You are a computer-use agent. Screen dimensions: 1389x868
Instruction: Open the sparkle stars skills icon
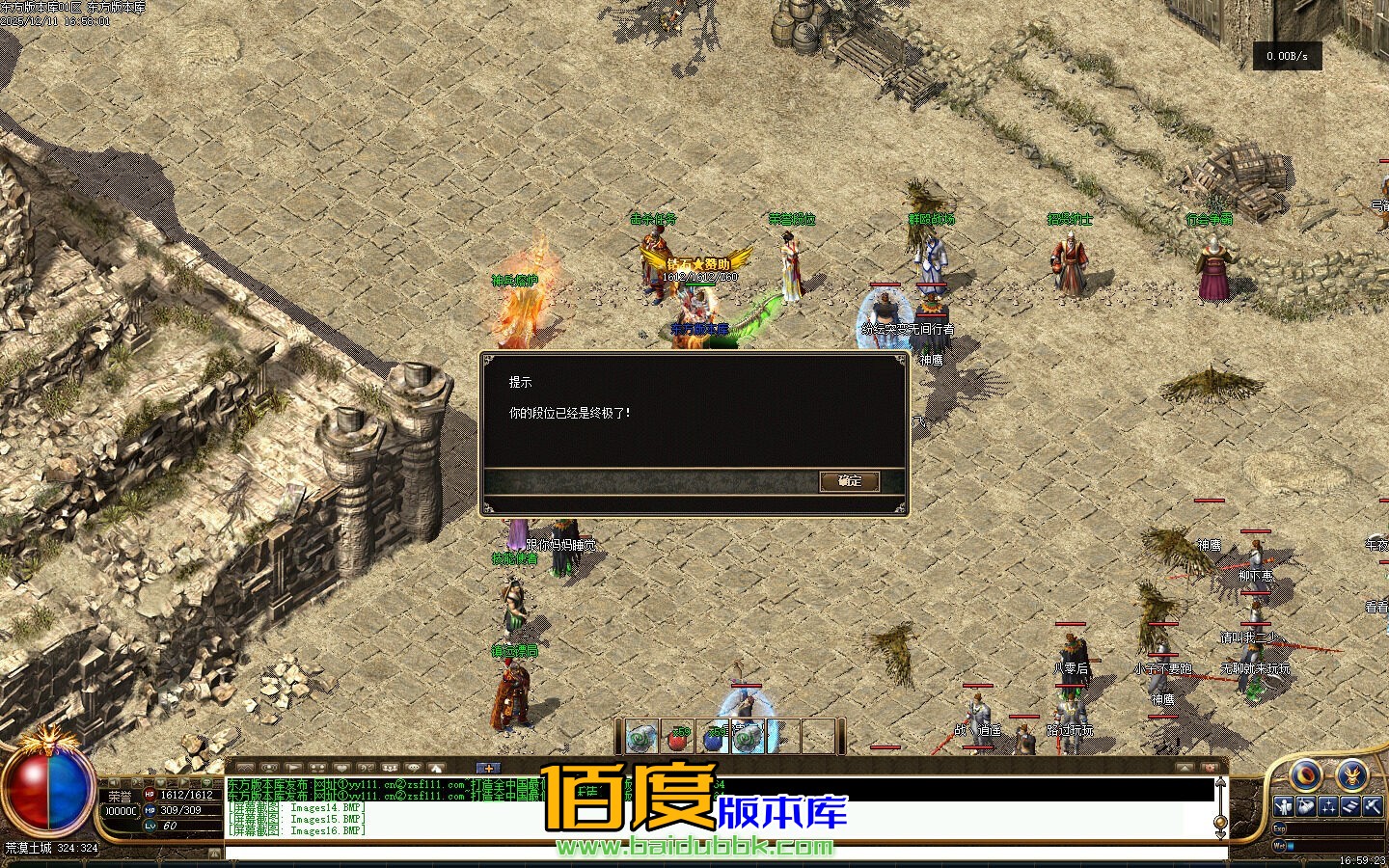(x=1328, y=806)
